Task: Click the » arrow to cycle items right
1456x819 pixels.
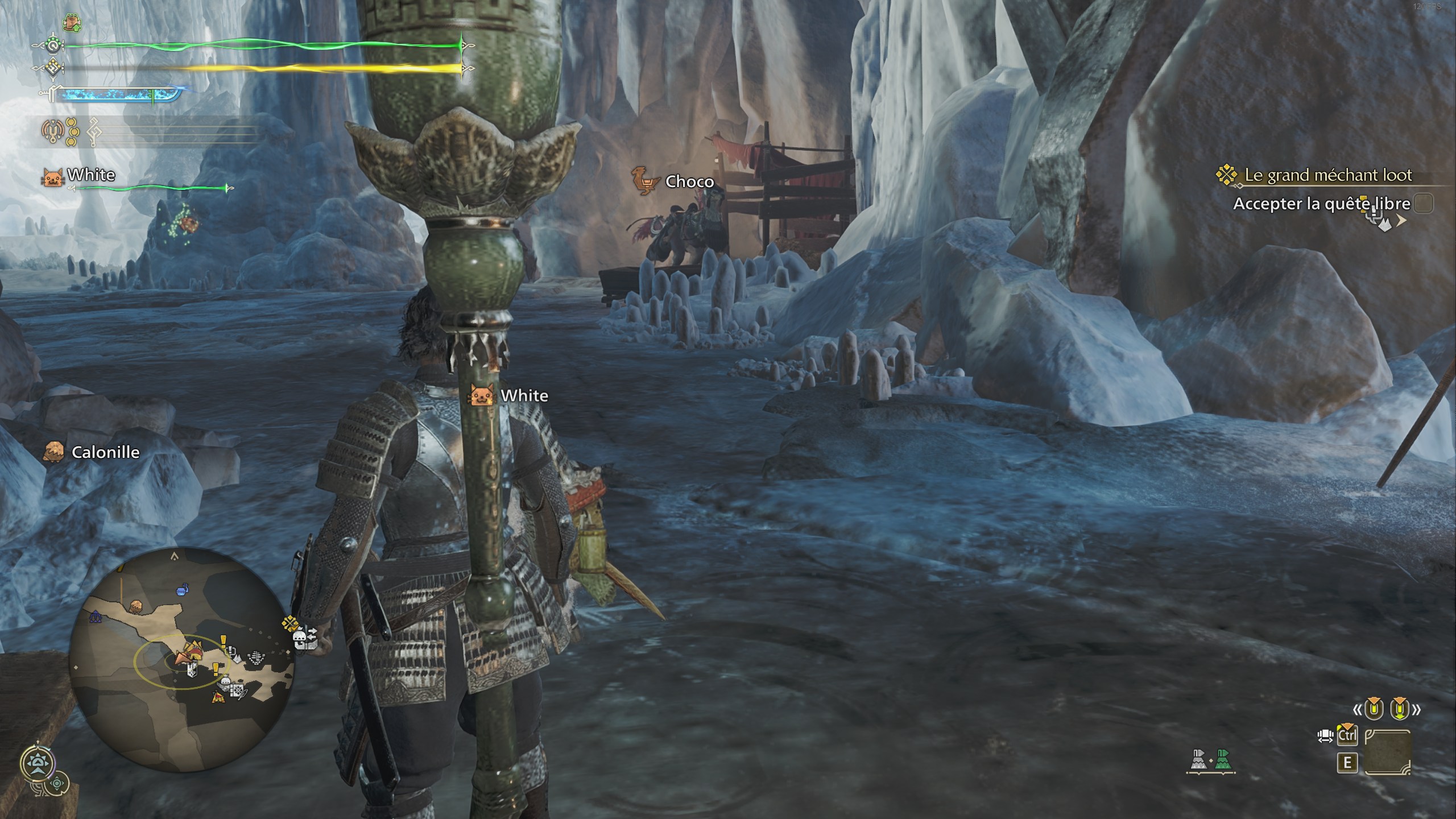Action: 1418,709
